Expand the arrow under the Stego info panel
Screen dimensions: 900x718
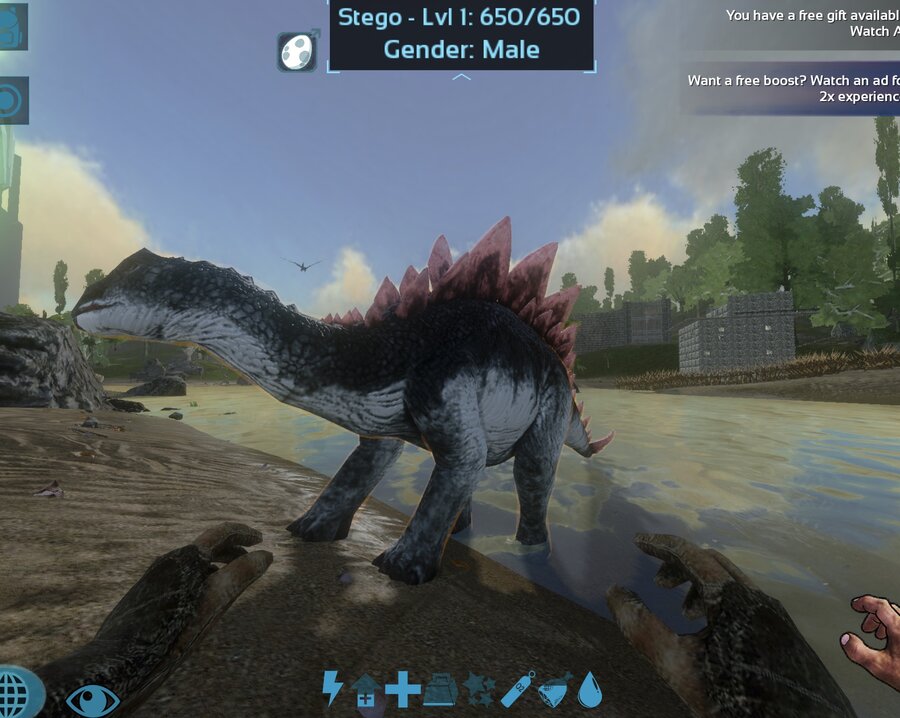tap(461, 77)
